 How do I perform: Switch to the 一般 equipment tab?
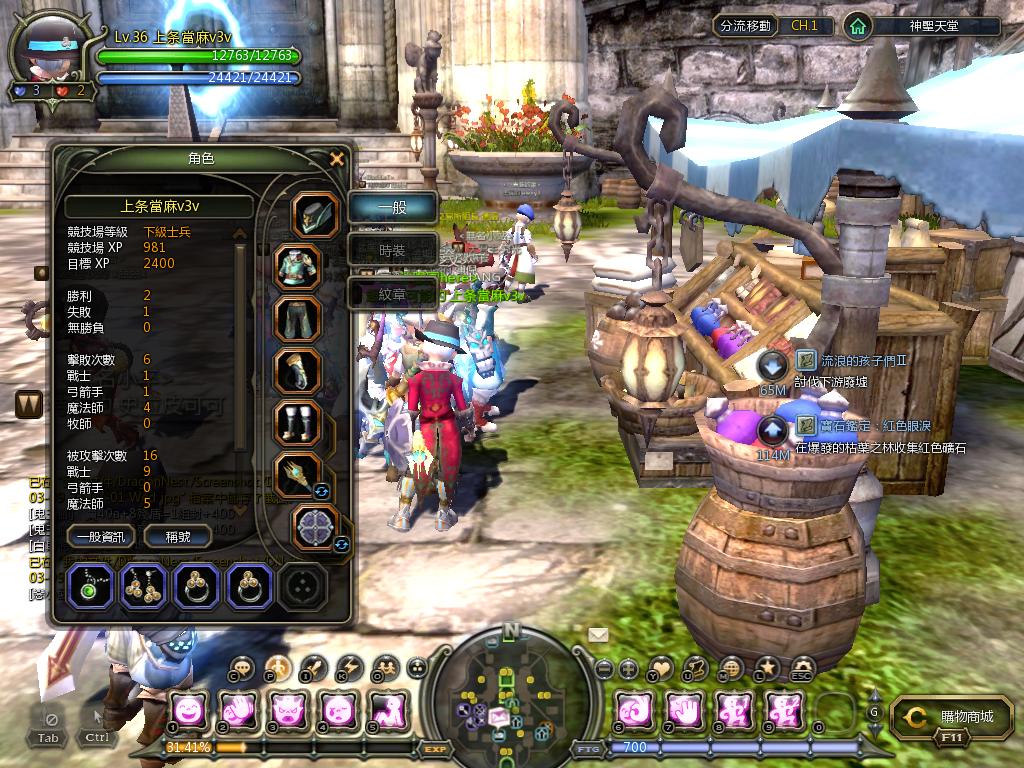coord(392,208)
